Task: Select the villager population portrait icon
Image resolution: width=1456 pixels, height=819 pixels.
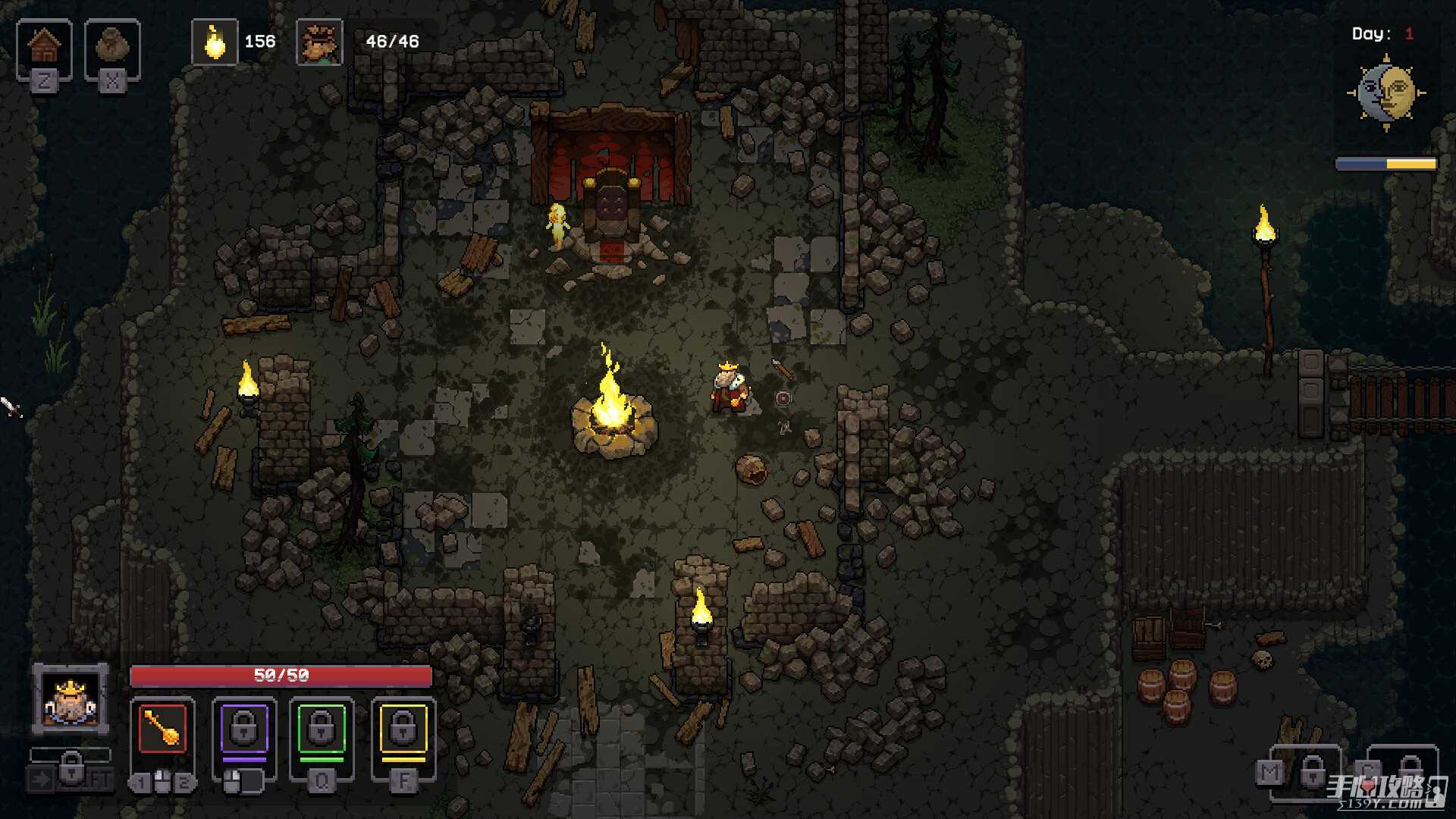Action: [319, 42]
